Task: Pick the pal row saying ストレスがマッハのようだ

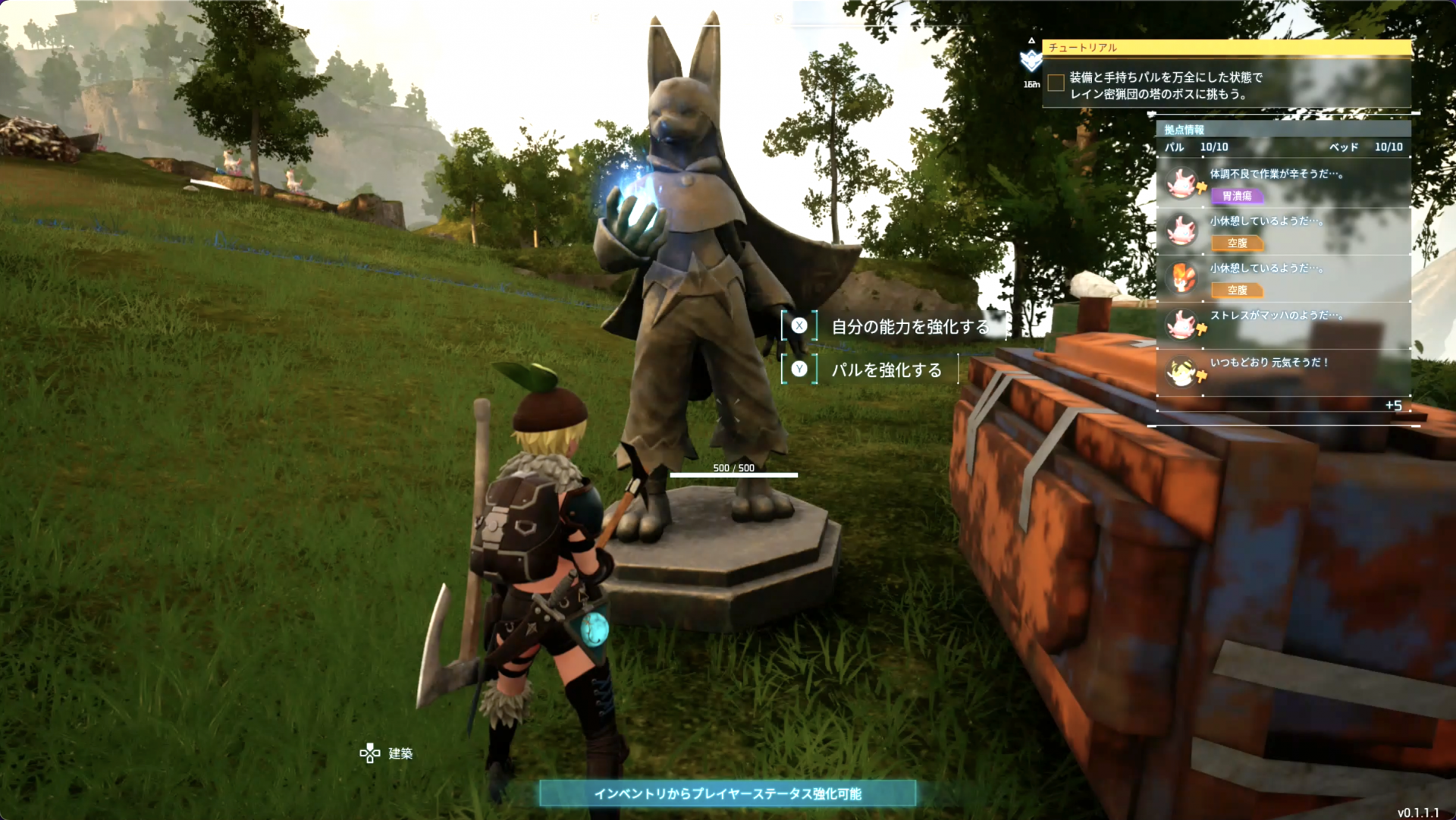Action: [1283, 325]
